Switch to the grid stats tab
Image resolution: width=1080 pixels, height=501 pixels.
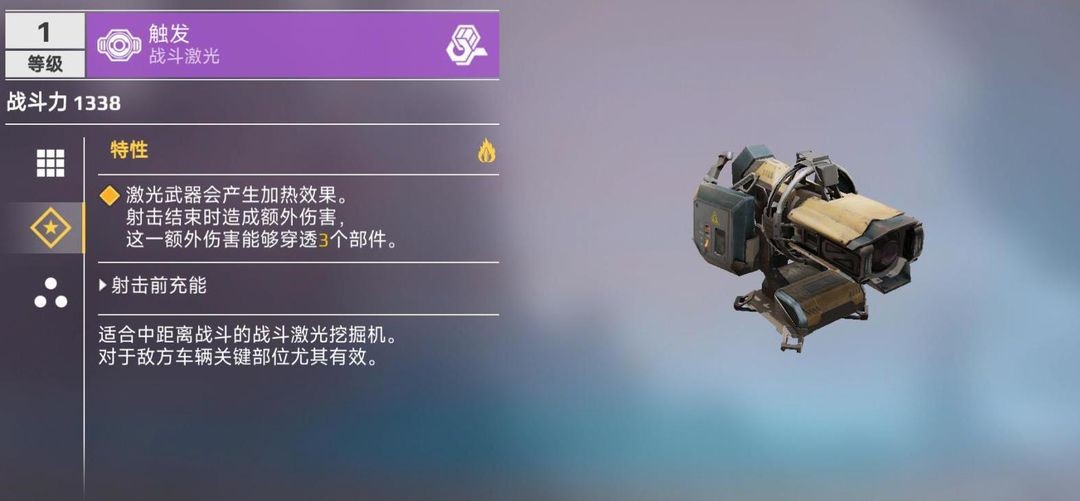click(x=50, y=163)
